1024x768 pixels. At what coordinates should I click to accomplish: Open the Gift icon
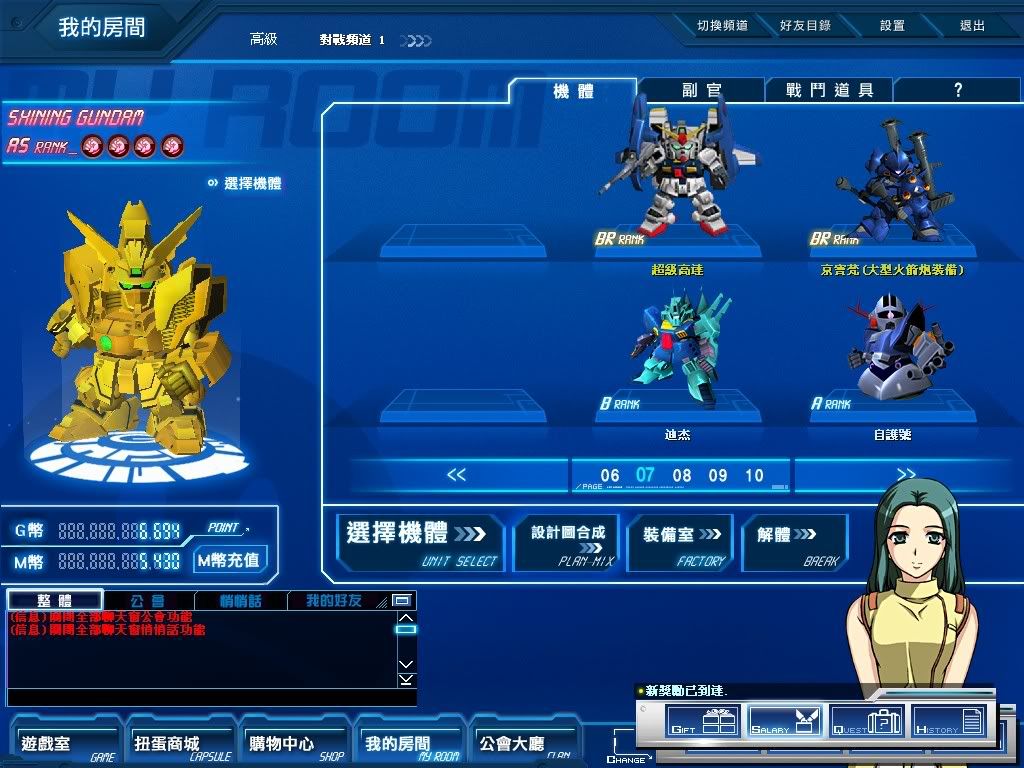701,720
